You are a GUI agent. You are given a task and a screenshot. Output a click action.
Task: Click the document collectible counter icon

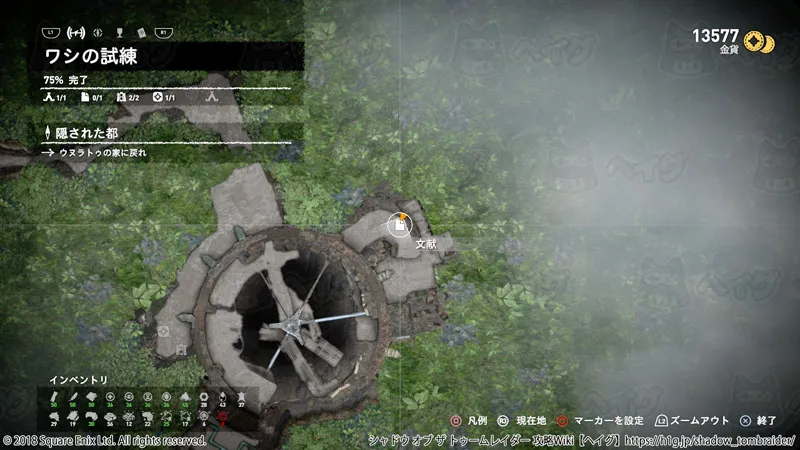[x=85, y=98]
